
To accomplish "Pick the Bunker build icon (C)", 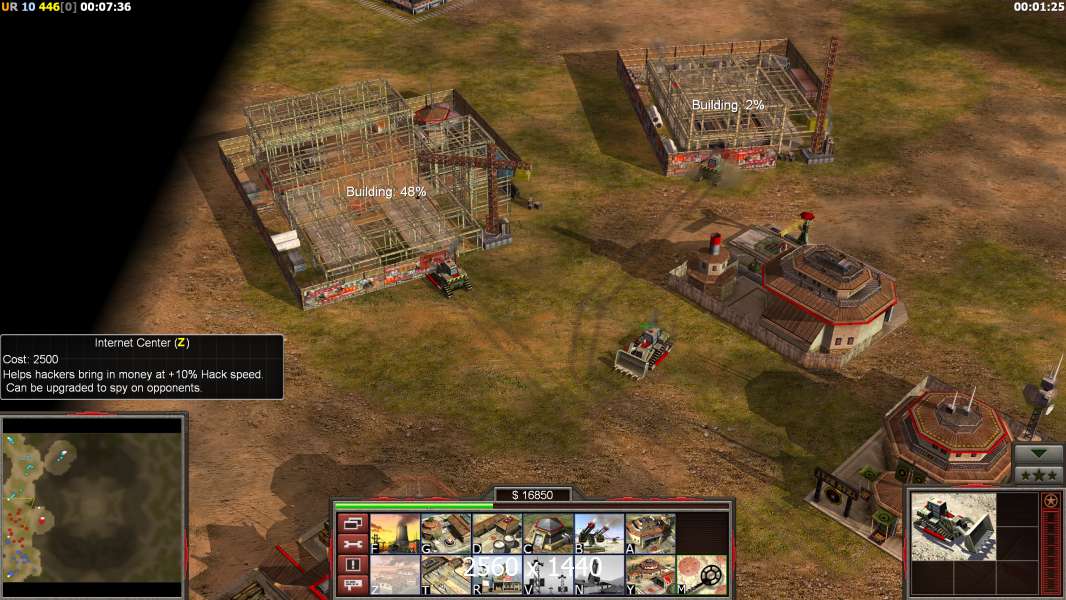I will (549, 534).
